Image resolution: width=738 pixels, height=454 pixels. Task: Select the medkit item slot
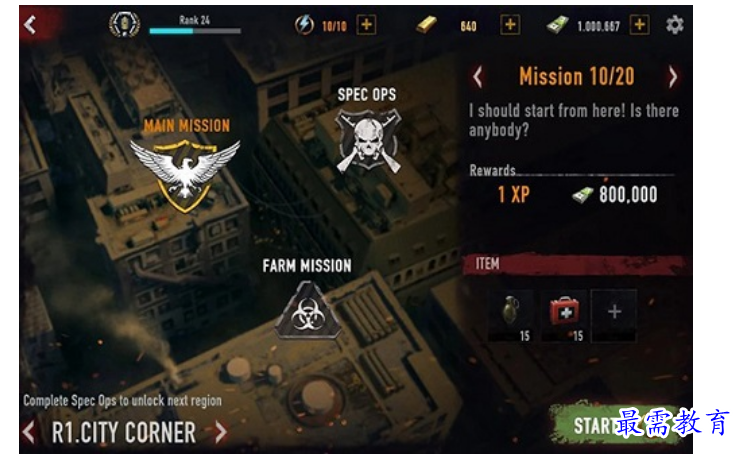(x=566, y=312)
